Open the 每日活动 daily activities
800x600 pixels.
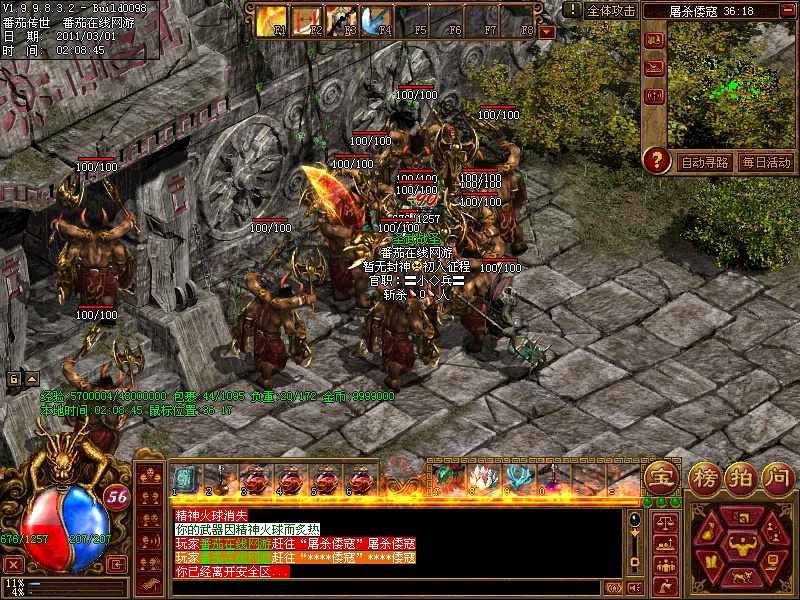(767, 162)
